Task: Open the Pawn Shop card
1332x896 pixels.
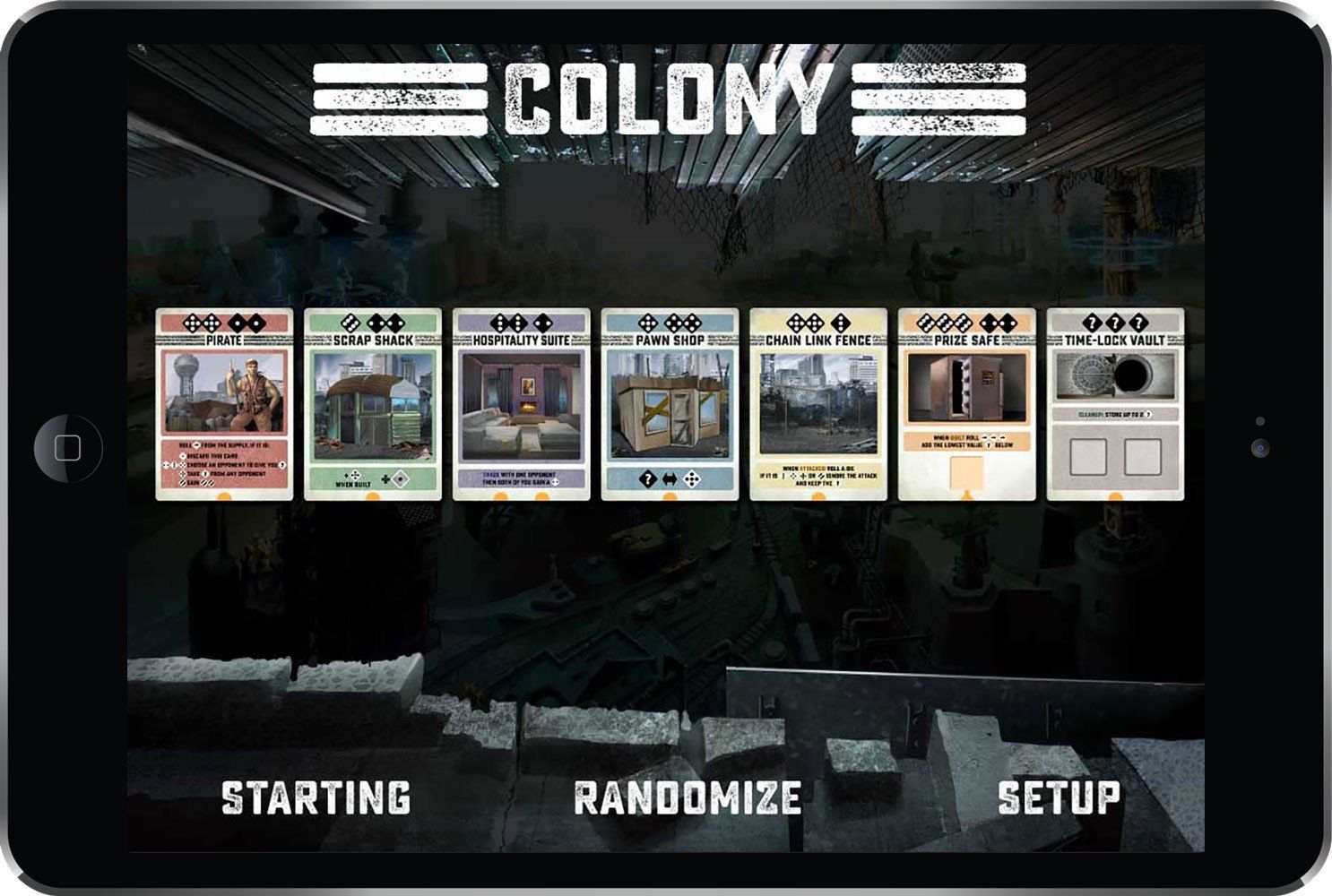Action: (668, 403)
